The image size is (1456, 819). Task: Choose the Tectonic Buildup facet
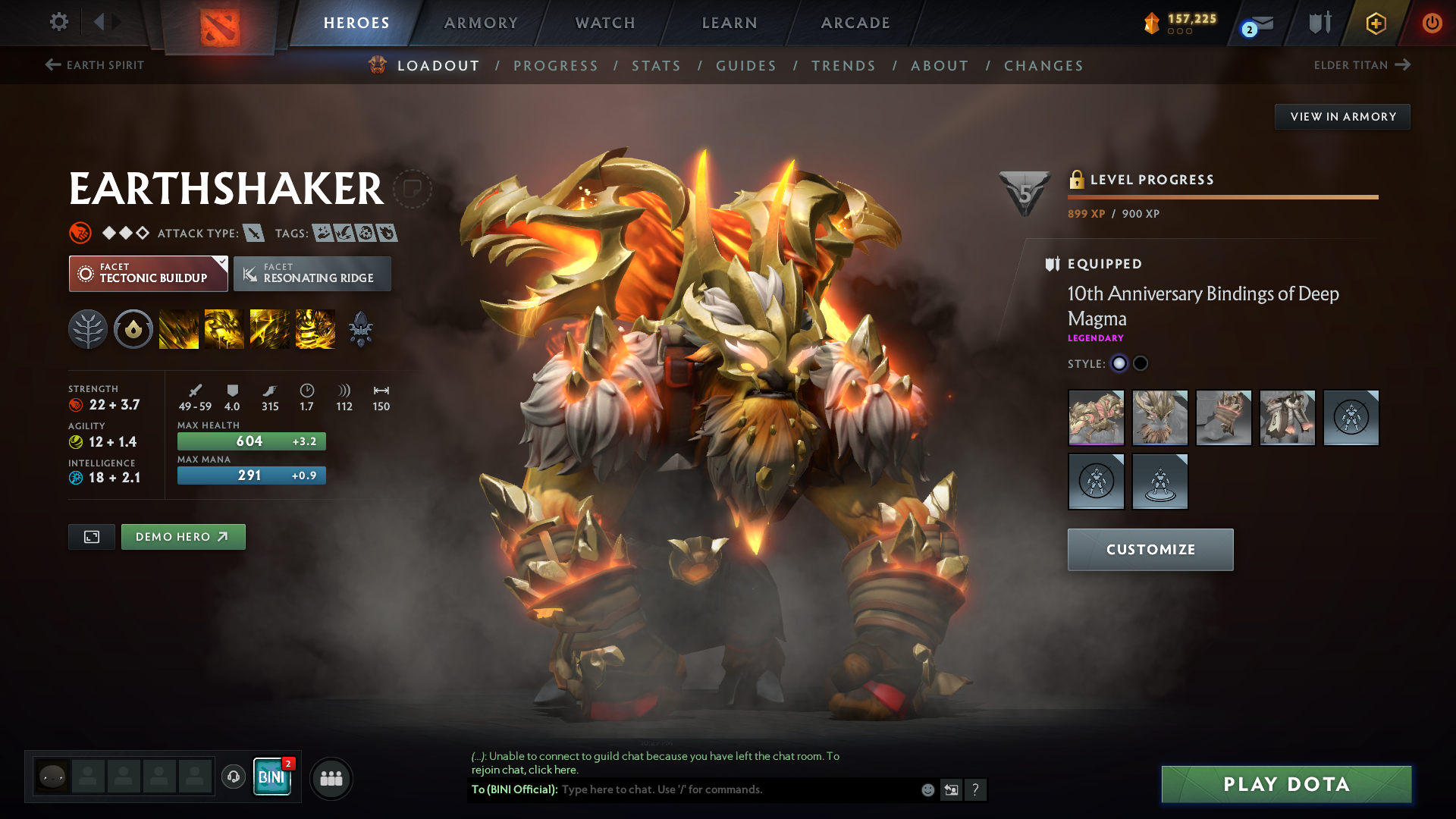pyautogui.click(x=149, y=274)
